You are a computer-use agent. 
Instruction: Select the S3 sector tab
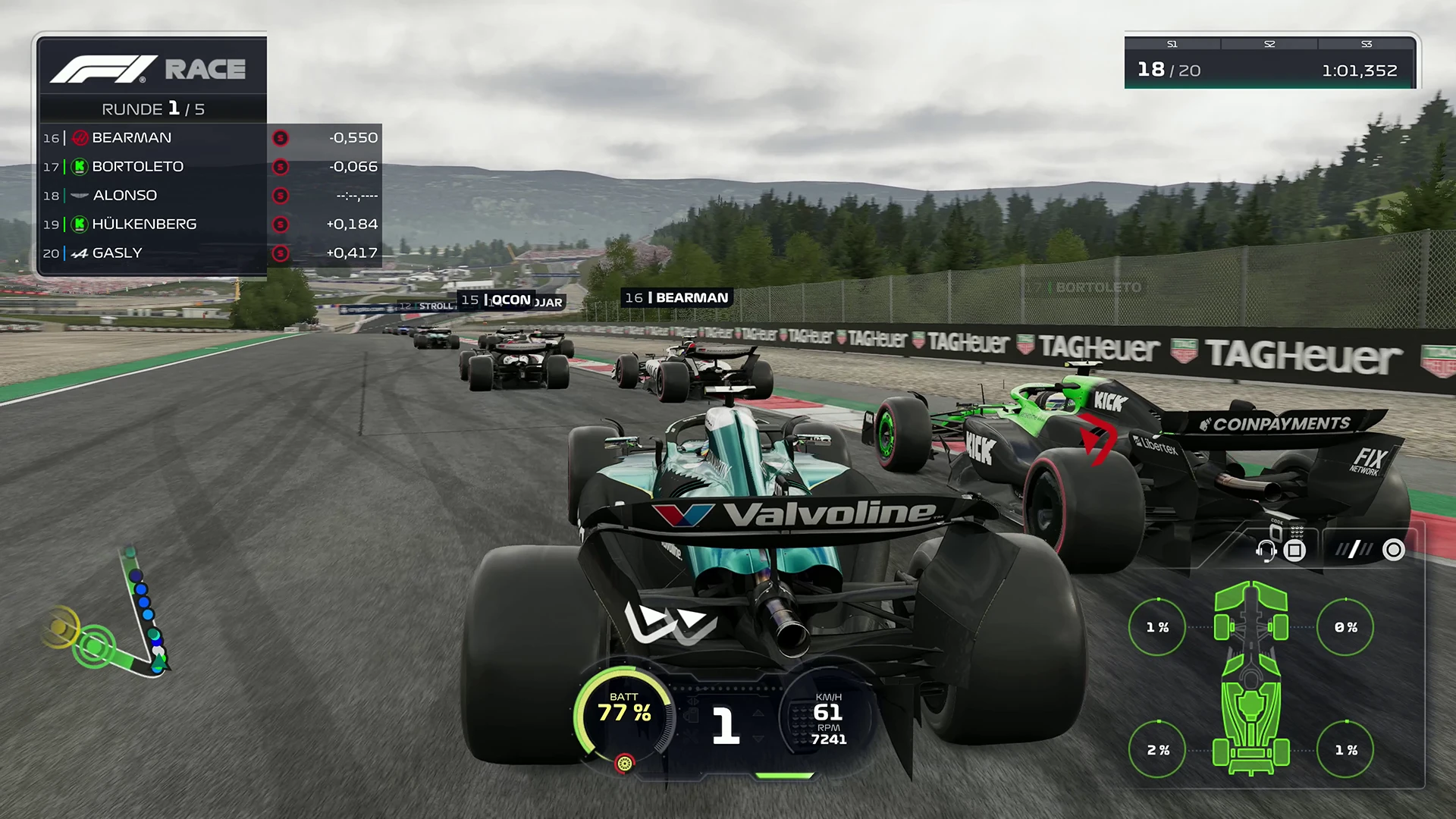1367,44
